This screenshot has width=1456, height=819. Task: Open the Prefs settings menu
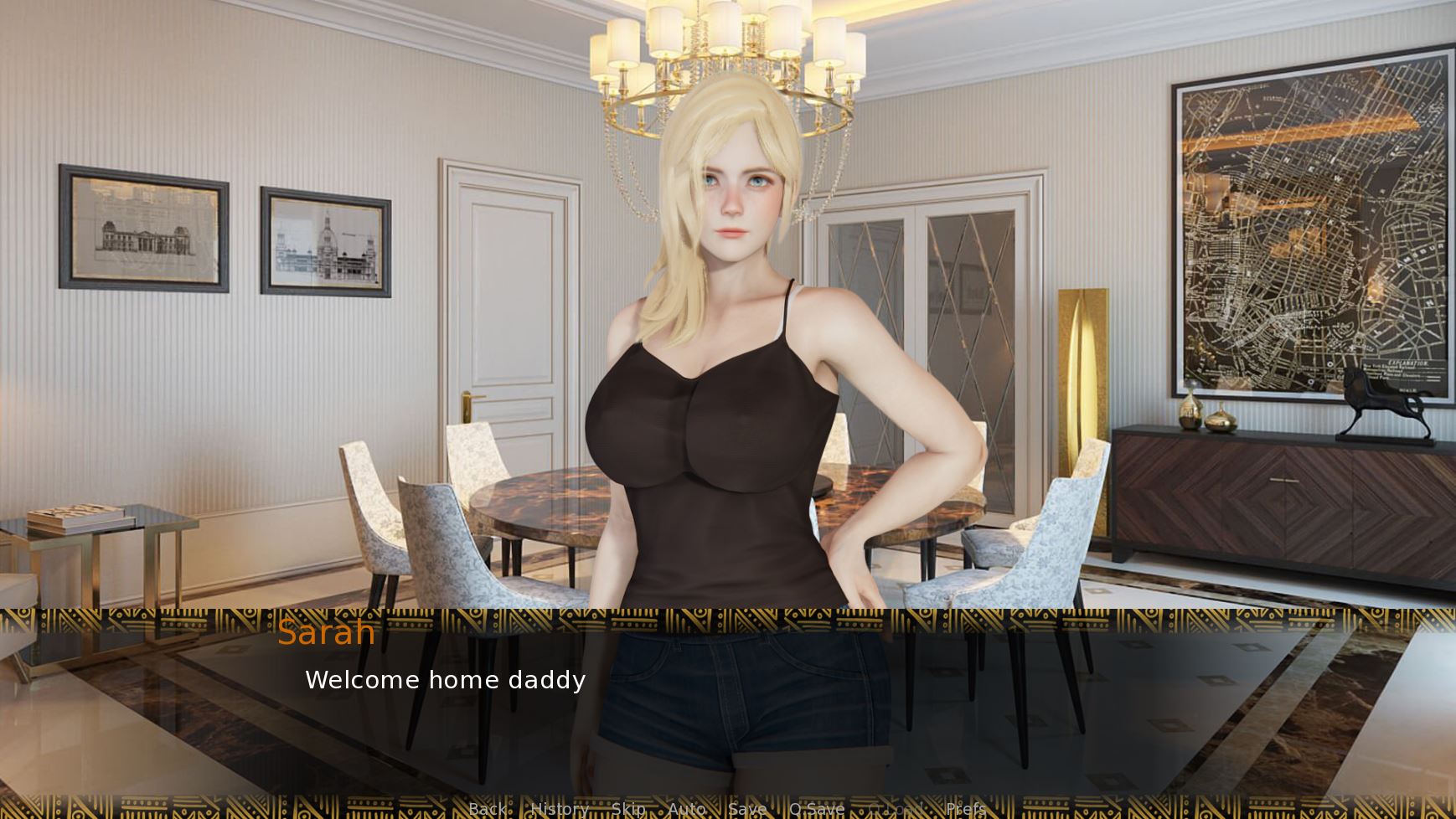pos(965,809)
